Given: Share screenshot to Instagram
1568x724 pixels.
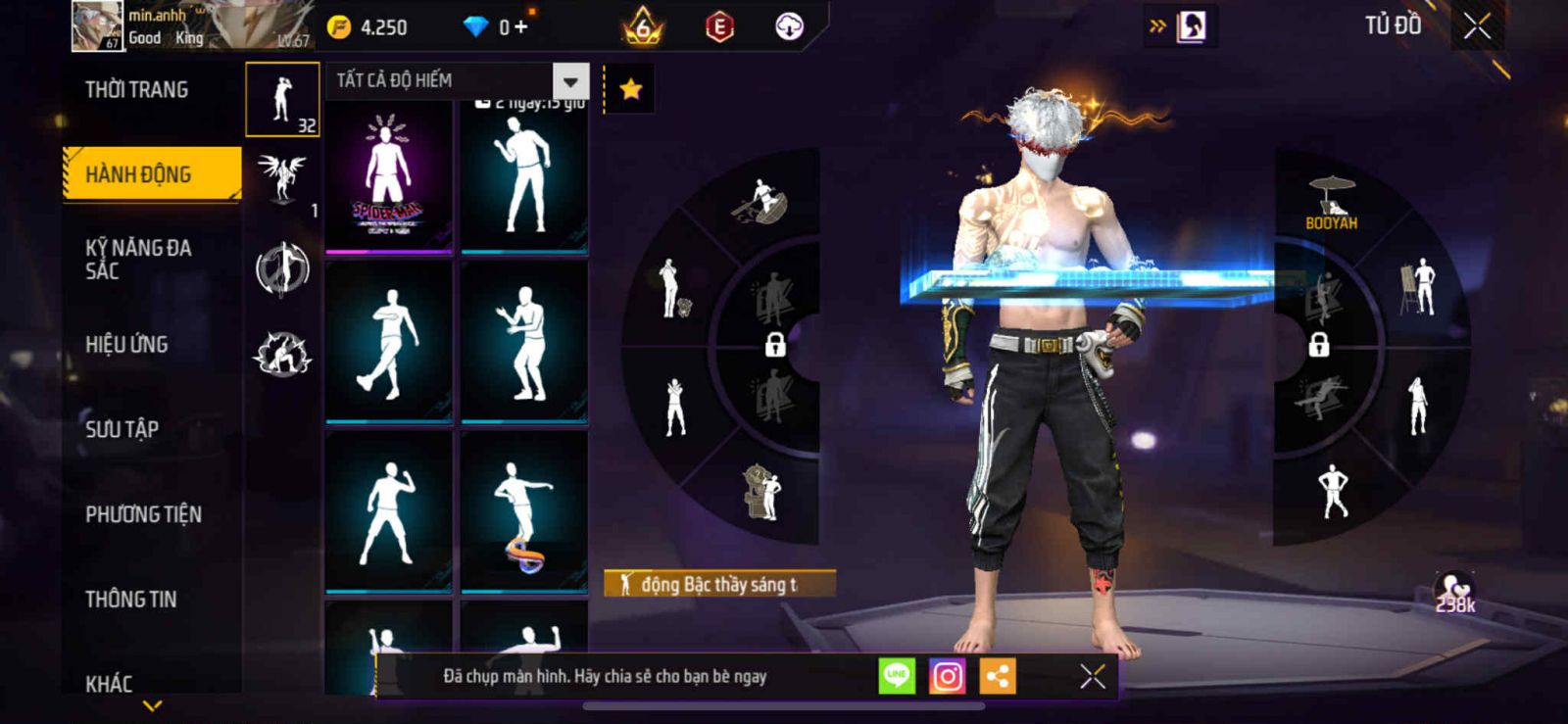Looking at the screenshot, I should [x=947, y=676].
